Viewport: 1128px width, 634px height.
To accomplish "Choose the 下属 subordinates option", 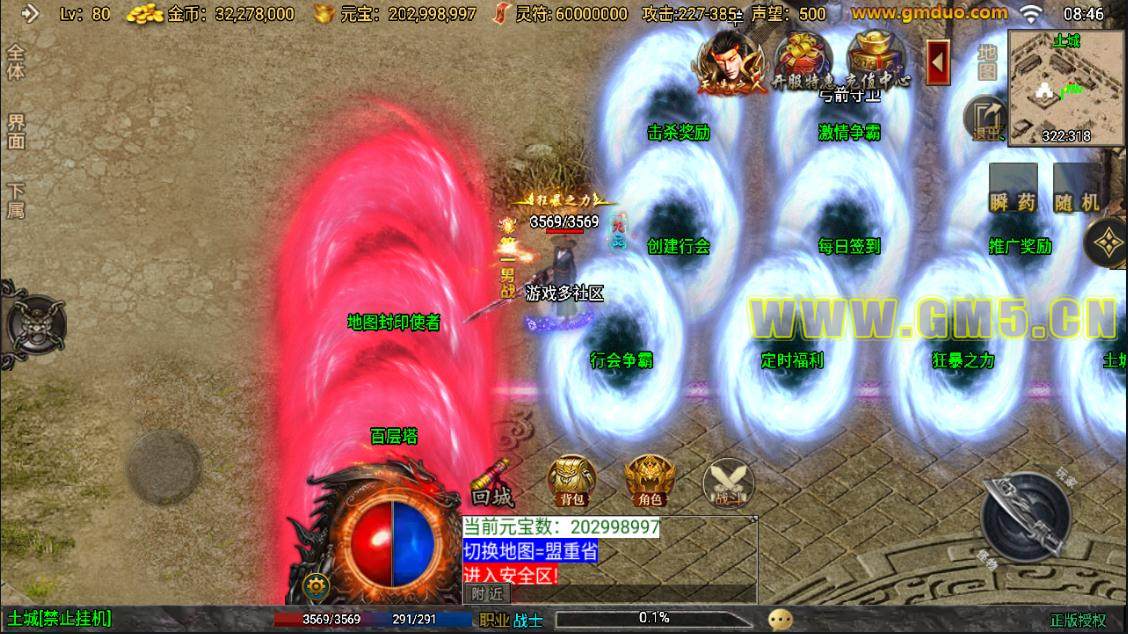I will point(16,200).
